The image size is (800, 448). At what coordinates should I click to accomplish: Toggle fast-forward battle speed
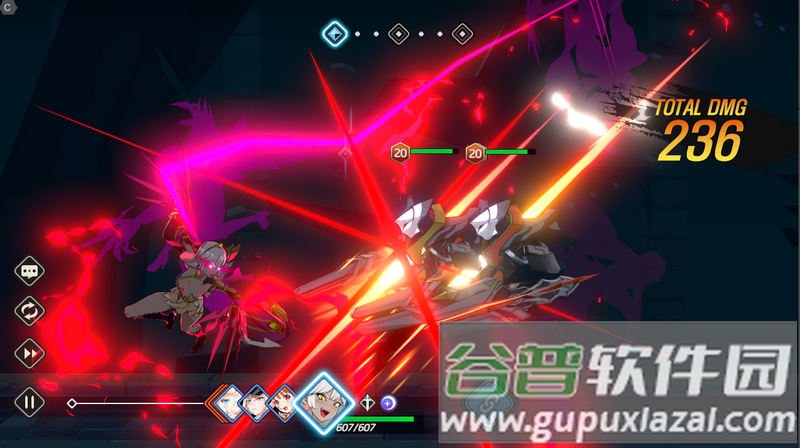coord(29,352)
